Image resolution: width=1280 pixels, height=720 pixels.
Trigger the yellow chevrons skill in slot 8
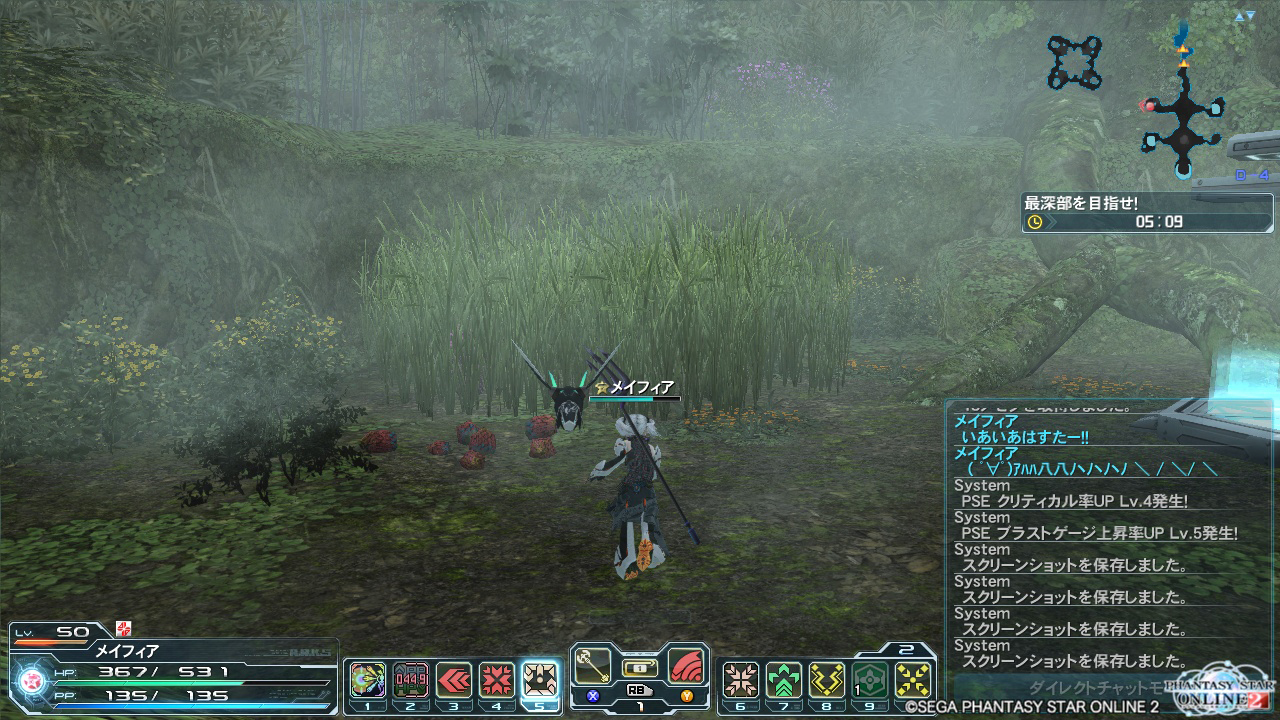[827, 681]
